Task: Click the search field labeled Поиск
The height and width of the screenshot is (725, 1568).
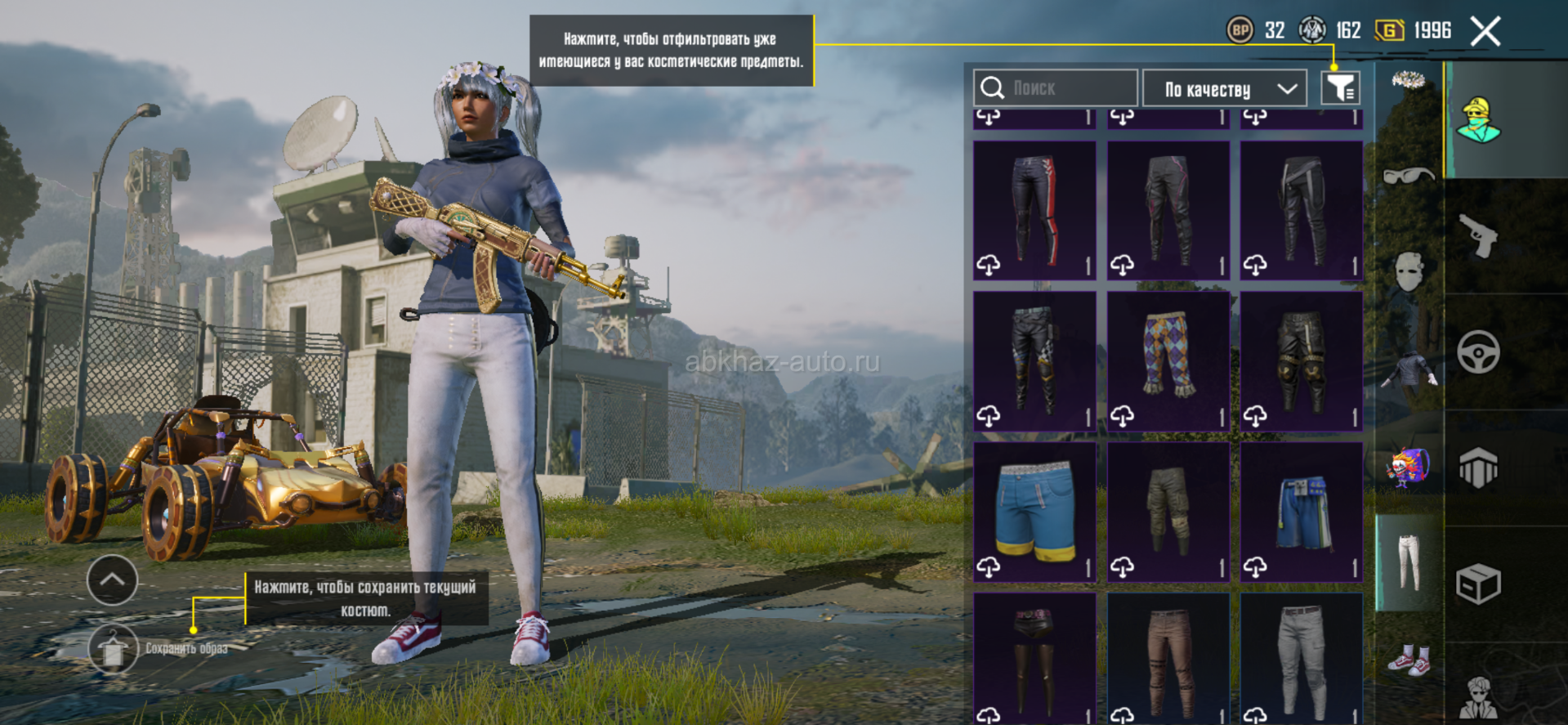Action: (x=1055, y=88)
